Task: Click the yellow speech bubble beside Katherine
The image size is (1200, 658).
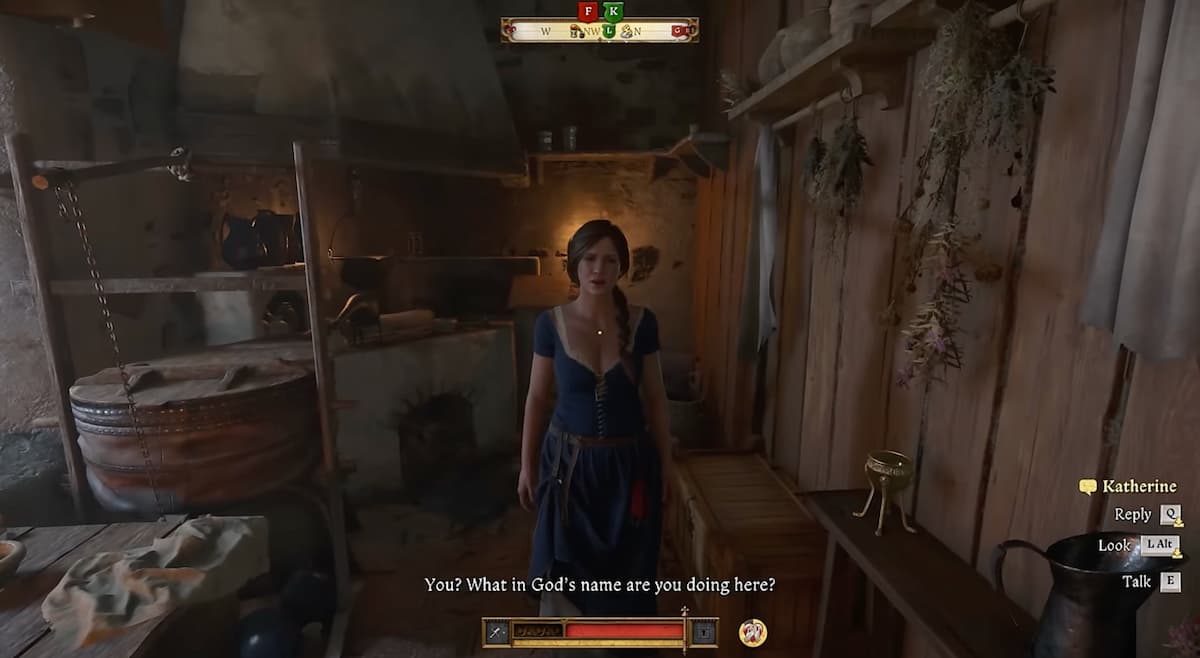Action: (1087, 487)
